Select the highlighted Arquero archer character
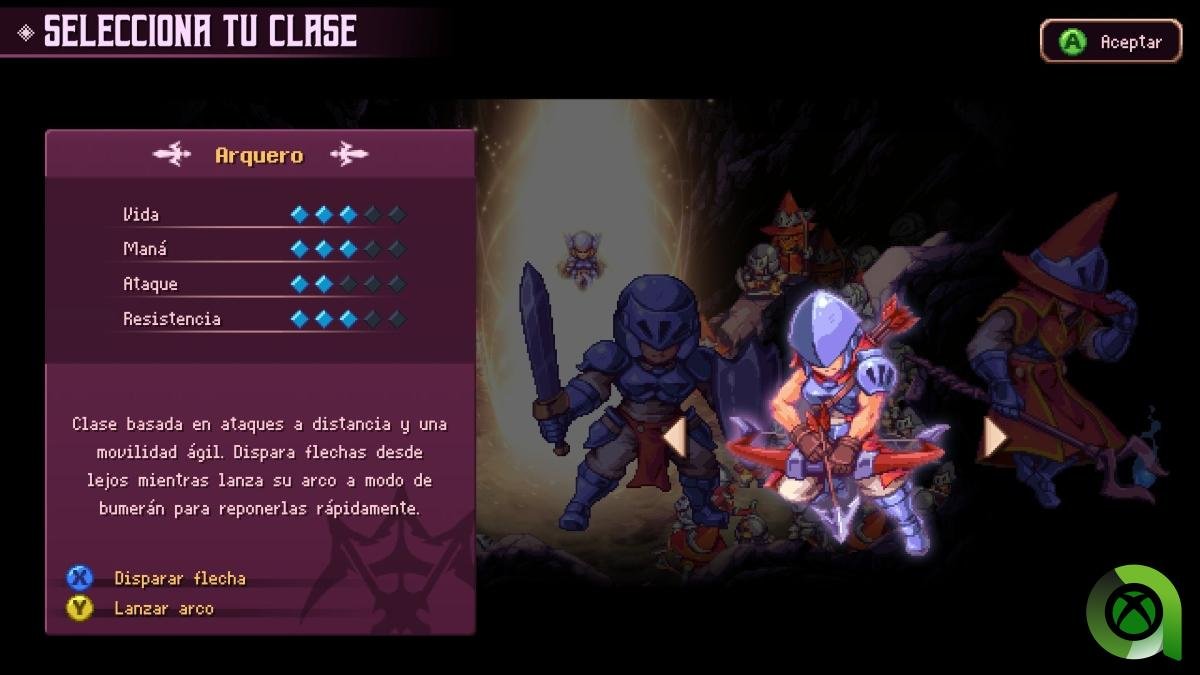This screenshot has height=675, width=1200. [835, 420]
